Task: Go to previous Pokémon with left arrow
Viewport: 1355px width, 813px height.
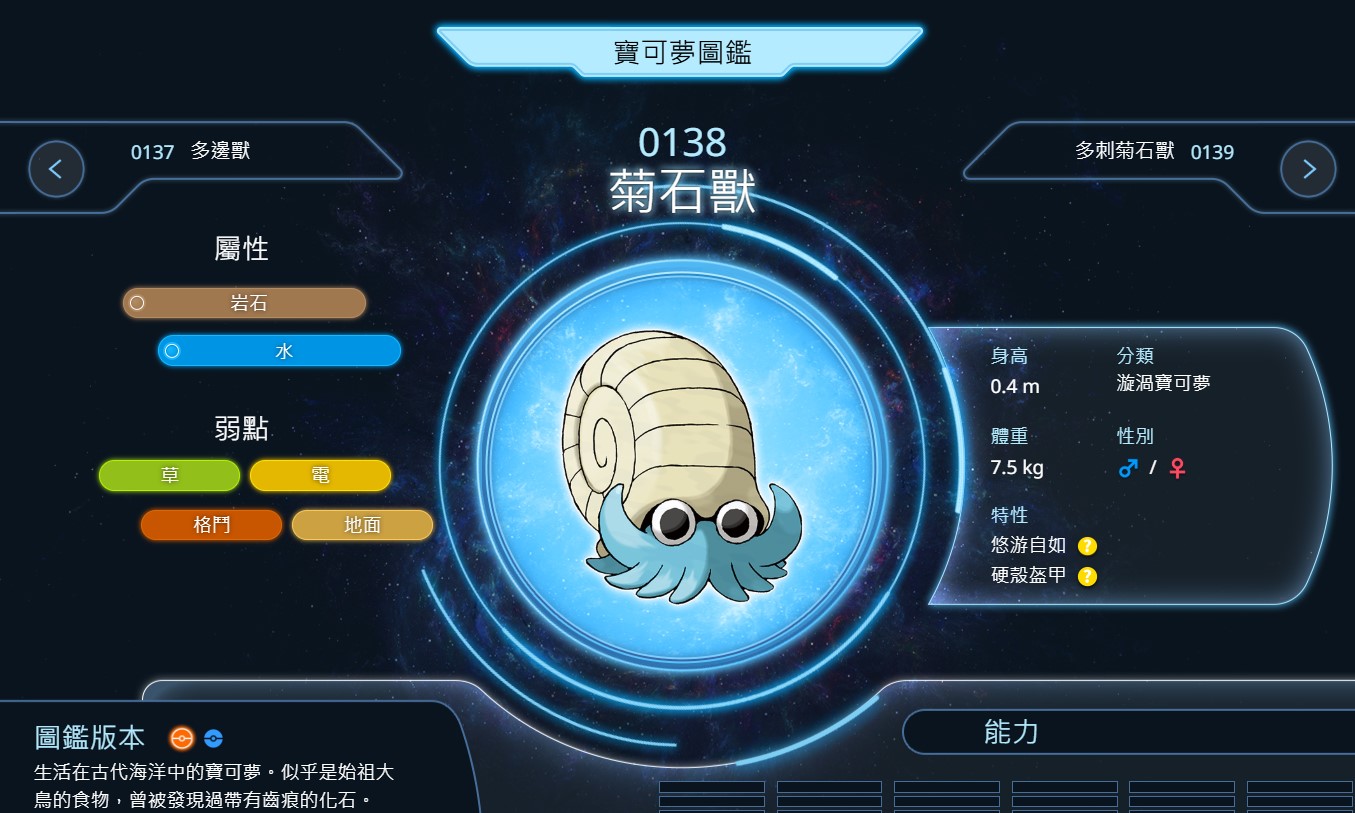Action: coord(56,169)
